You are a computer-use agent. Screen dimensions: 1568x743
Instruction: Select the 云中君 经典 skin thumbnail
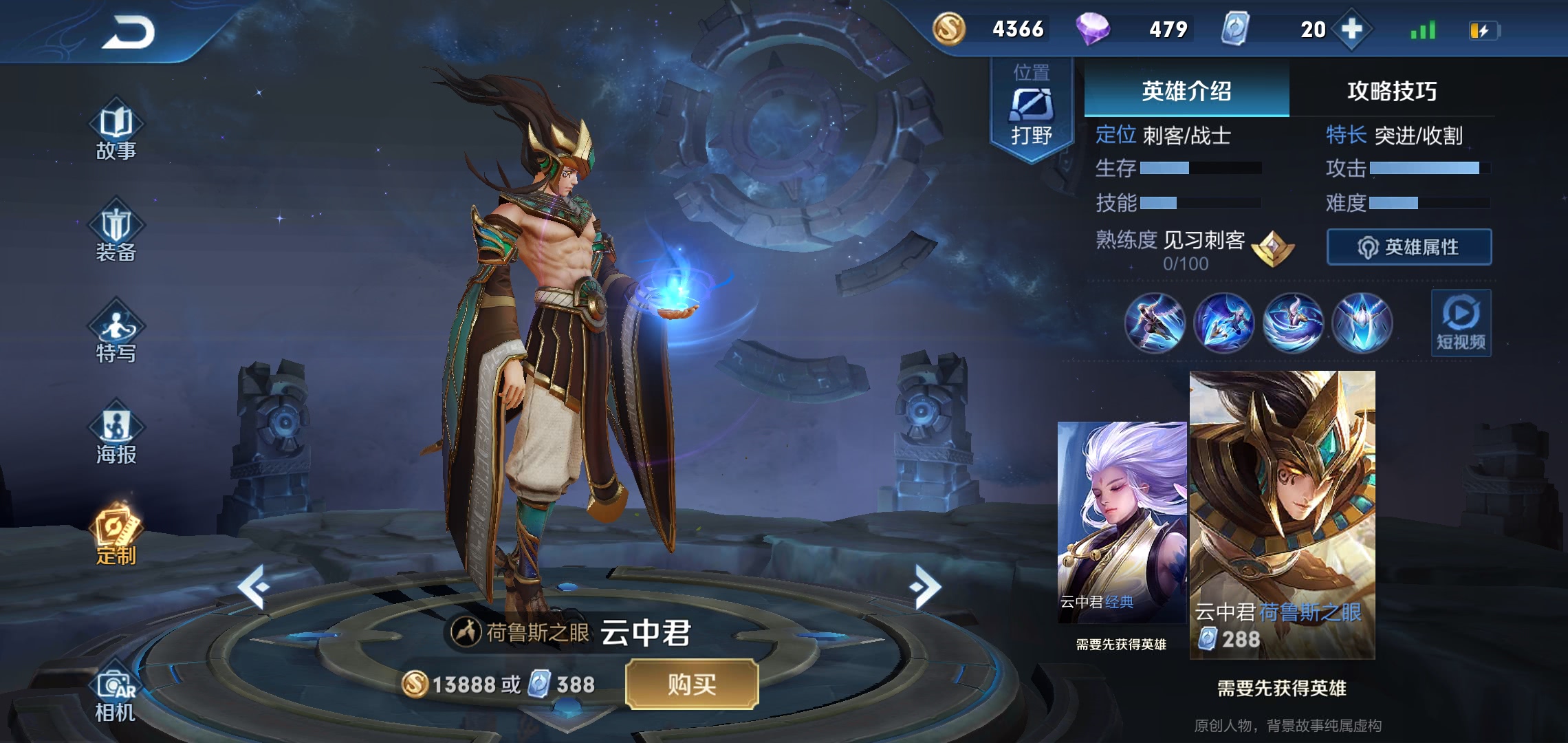(x=1122, y=522)
